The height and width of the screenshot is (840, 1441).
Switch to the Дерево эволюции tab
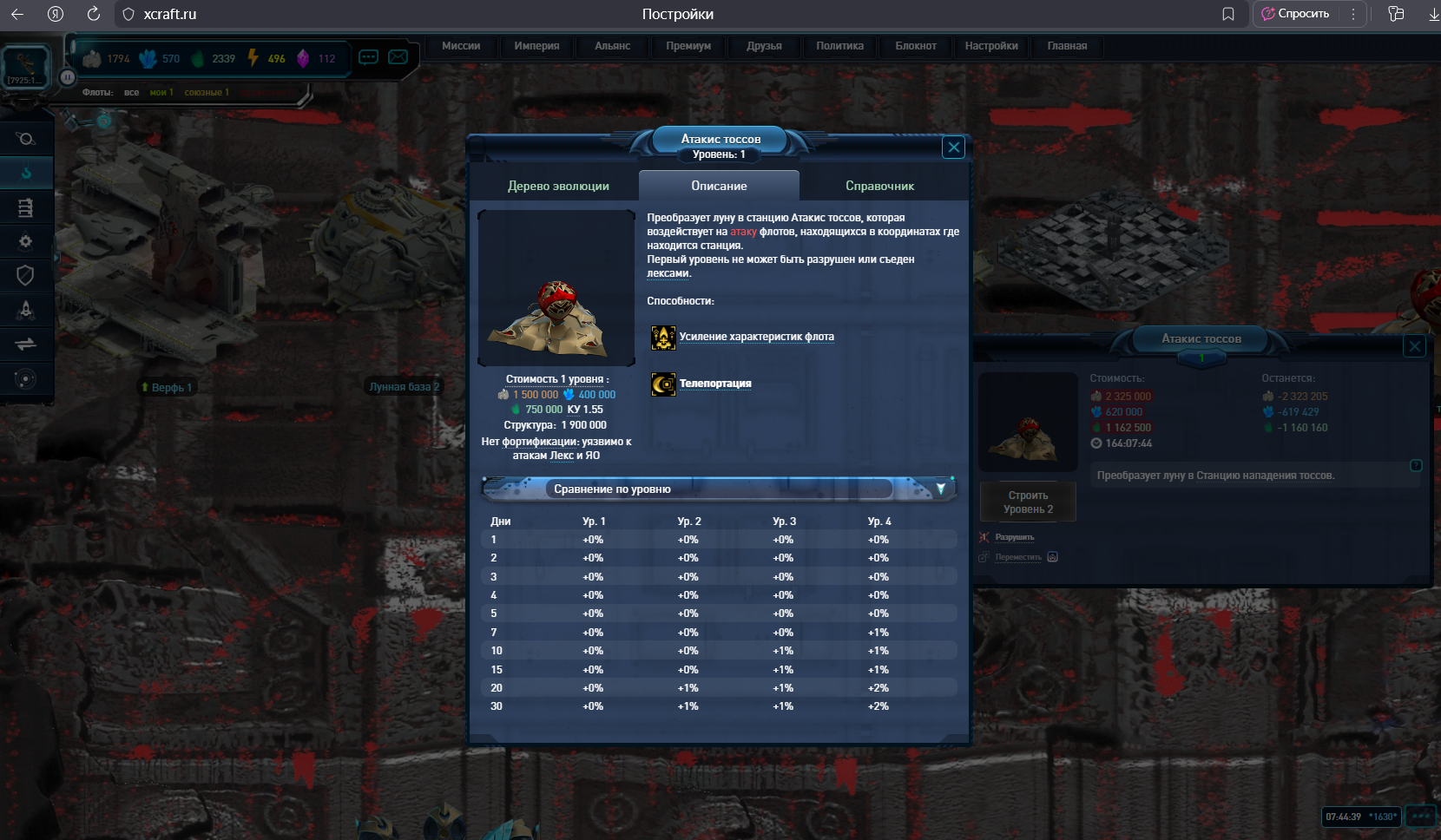(x=558, y=186)
